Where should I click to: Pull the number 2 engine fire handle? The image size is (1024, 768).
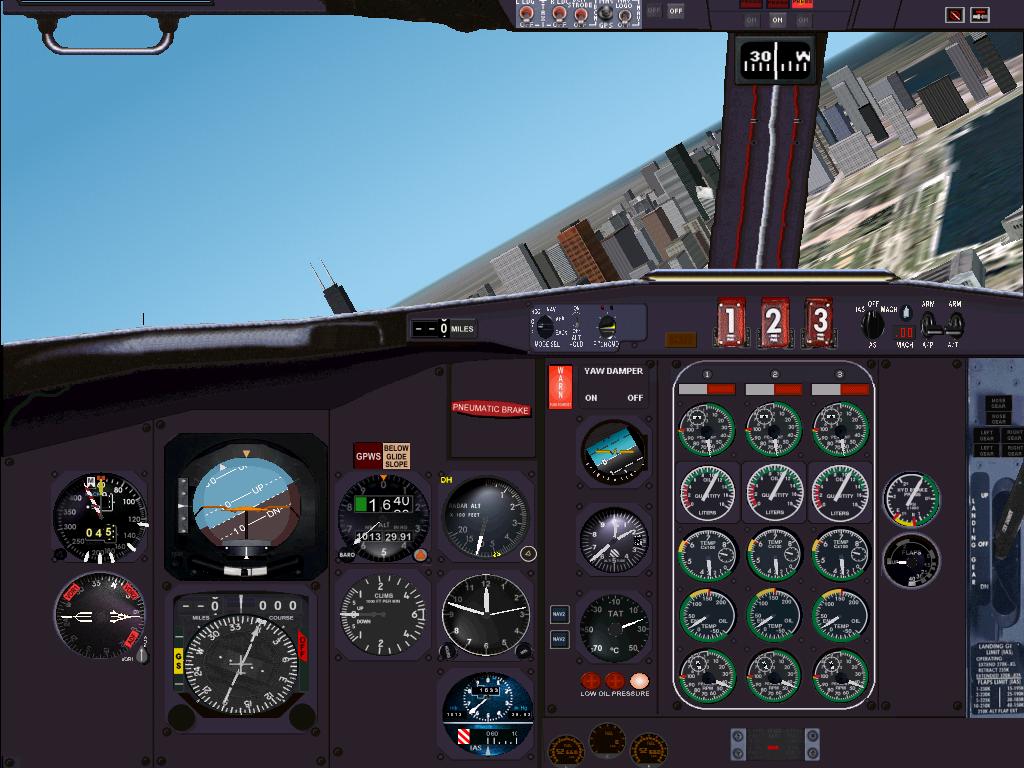(774, 322)
